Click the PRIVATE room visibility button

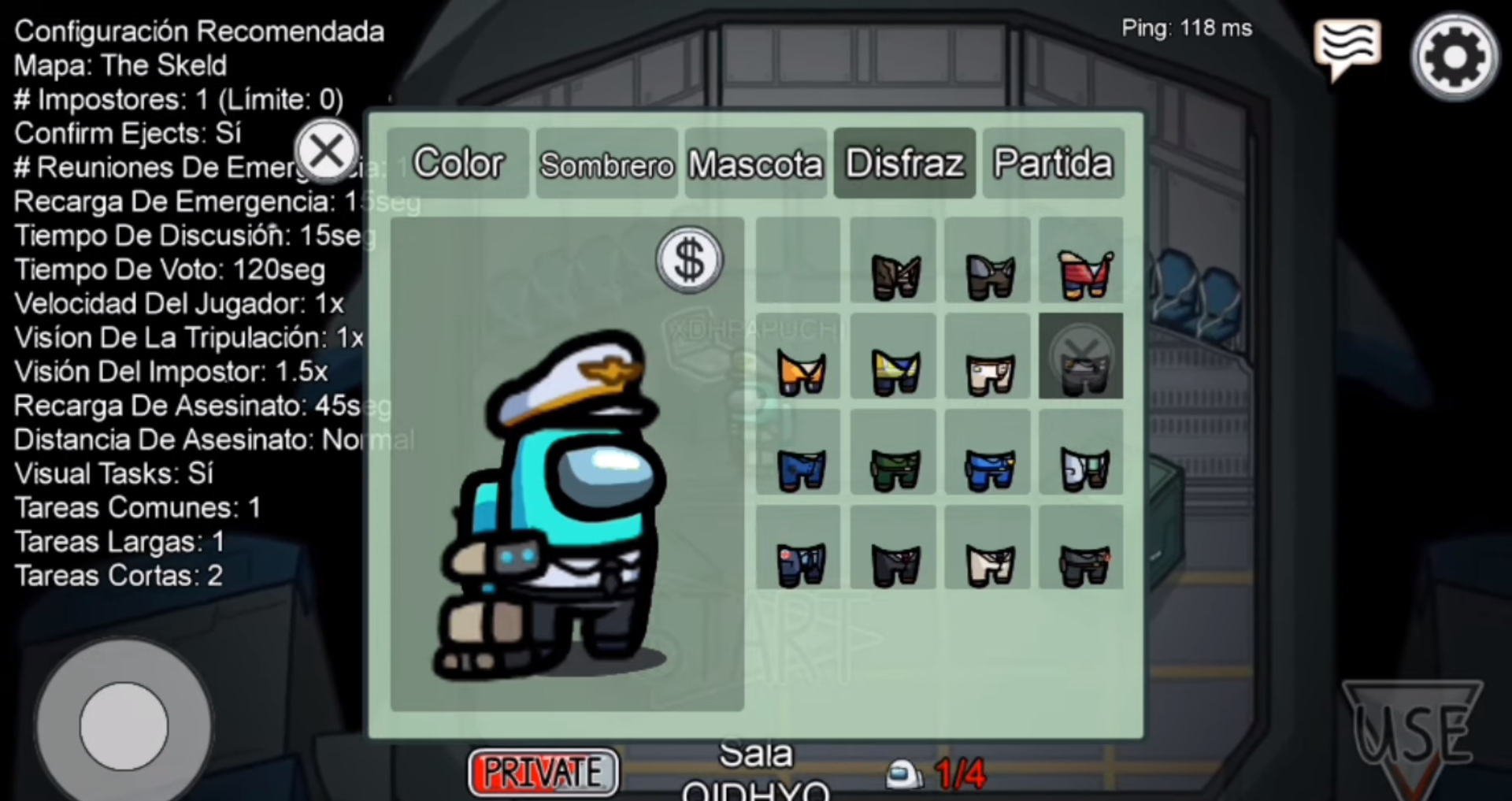tap(543, 771)
